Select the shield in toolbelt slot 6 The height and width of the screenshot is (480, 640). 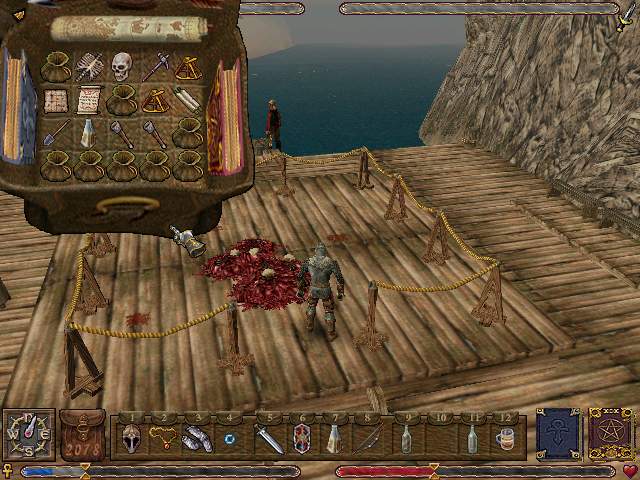(301, 438)
